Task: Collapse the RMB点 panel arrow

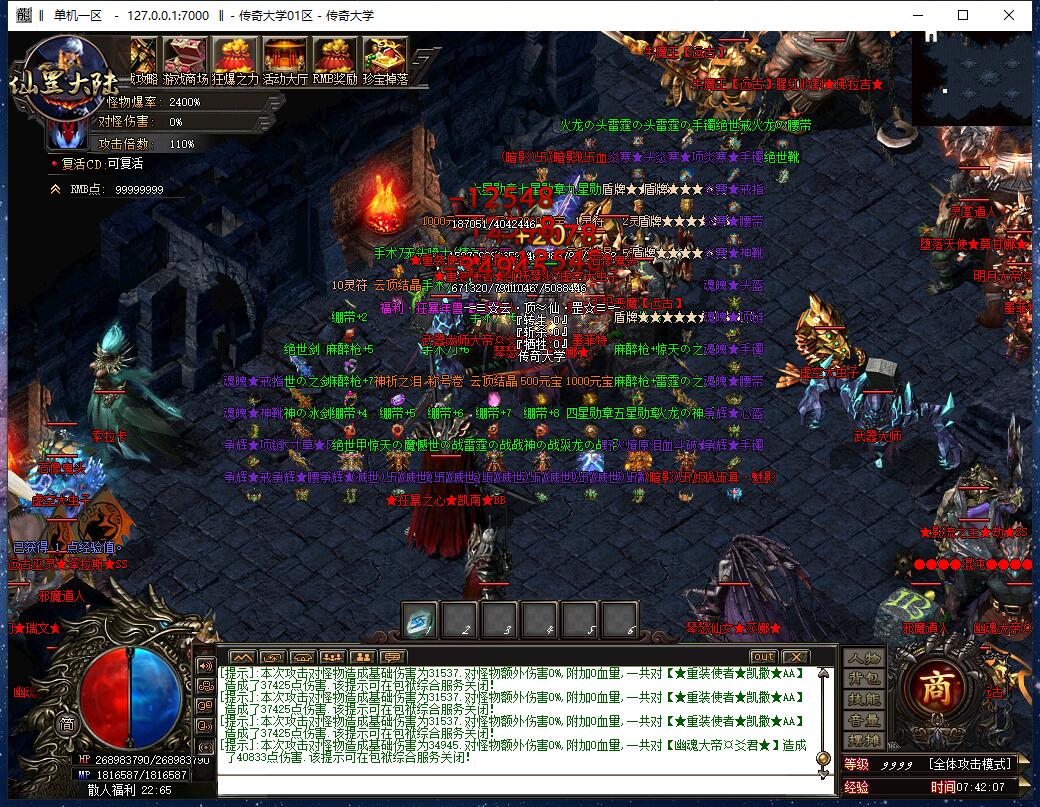Action: [x=56, y=189]
